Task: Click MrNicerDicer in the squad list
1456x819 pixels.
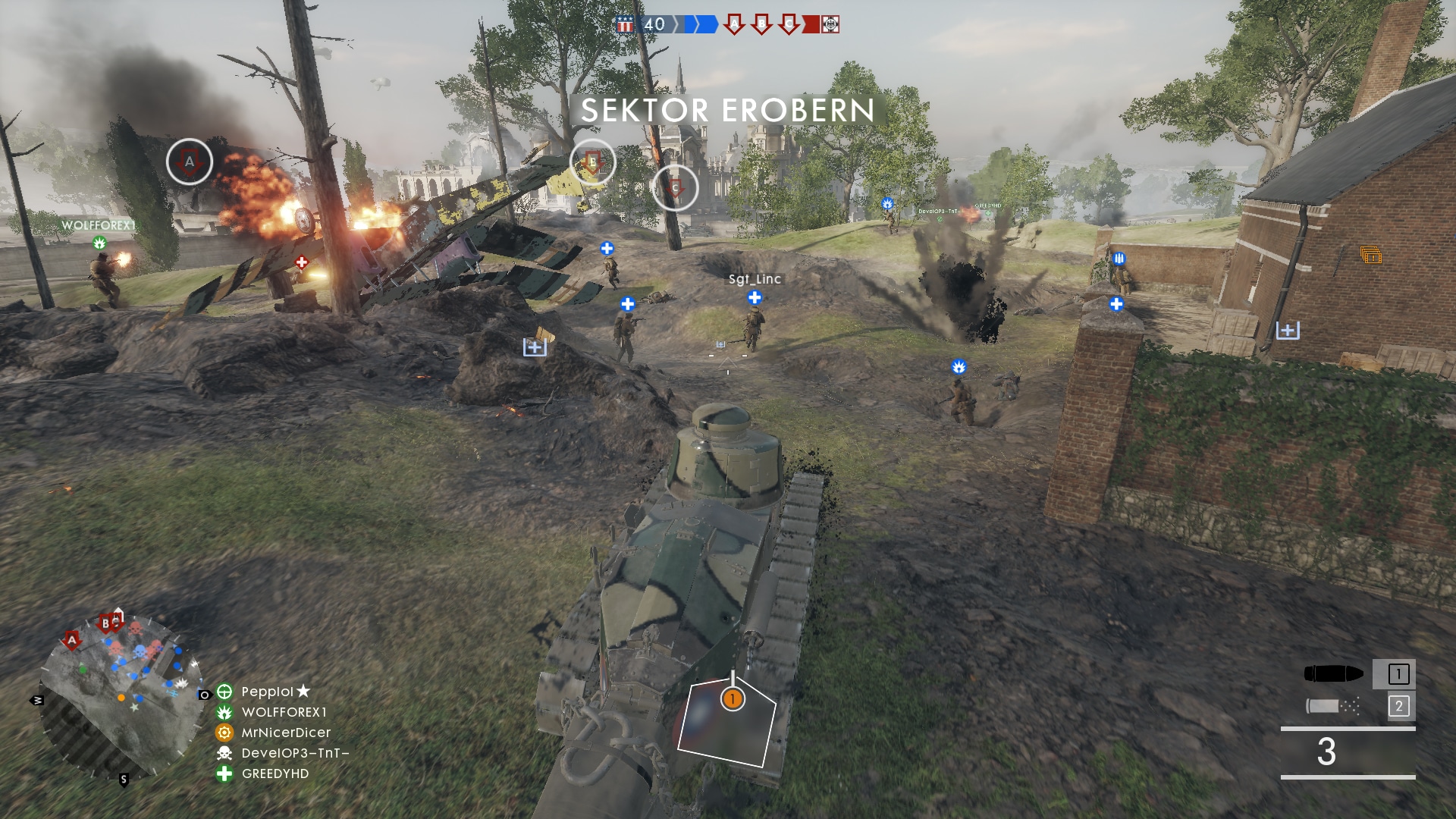Action: pos(286,733)
